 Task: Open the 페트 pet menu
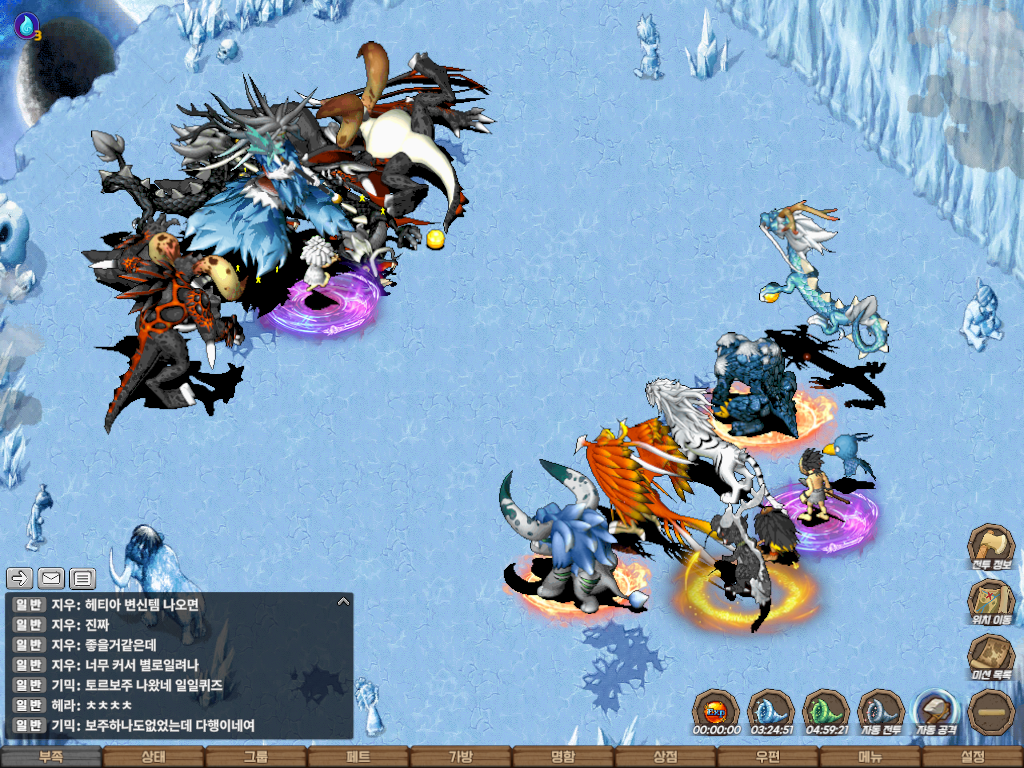tap(358, 757)
